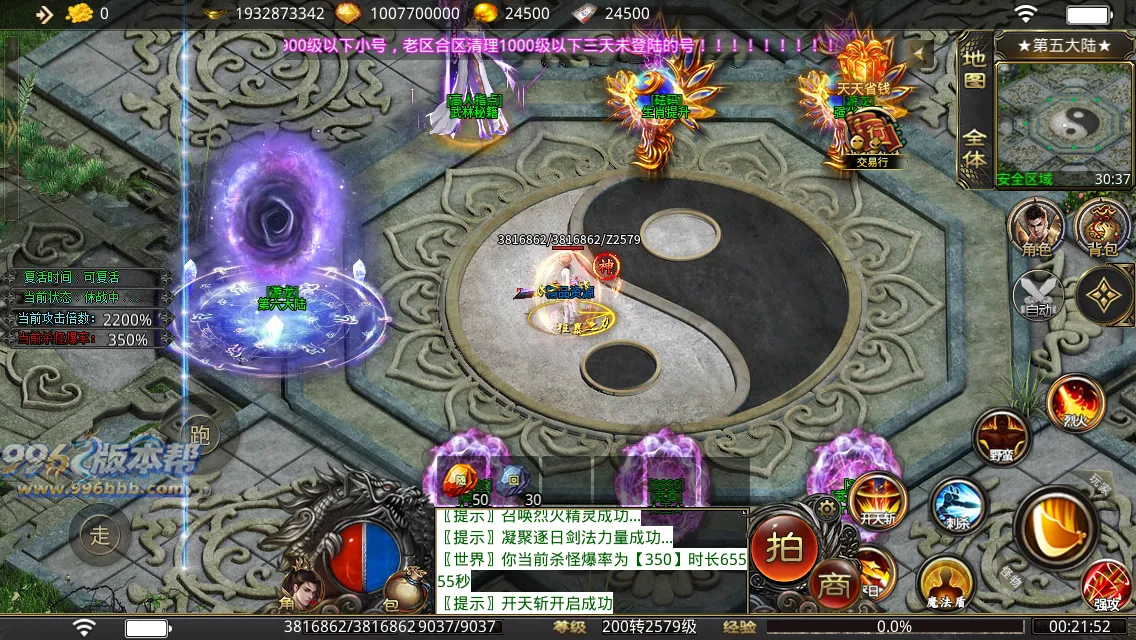Use the 刺杀 thrust skill
This screenshot has height=640, width=1136.
coord(958,504)
